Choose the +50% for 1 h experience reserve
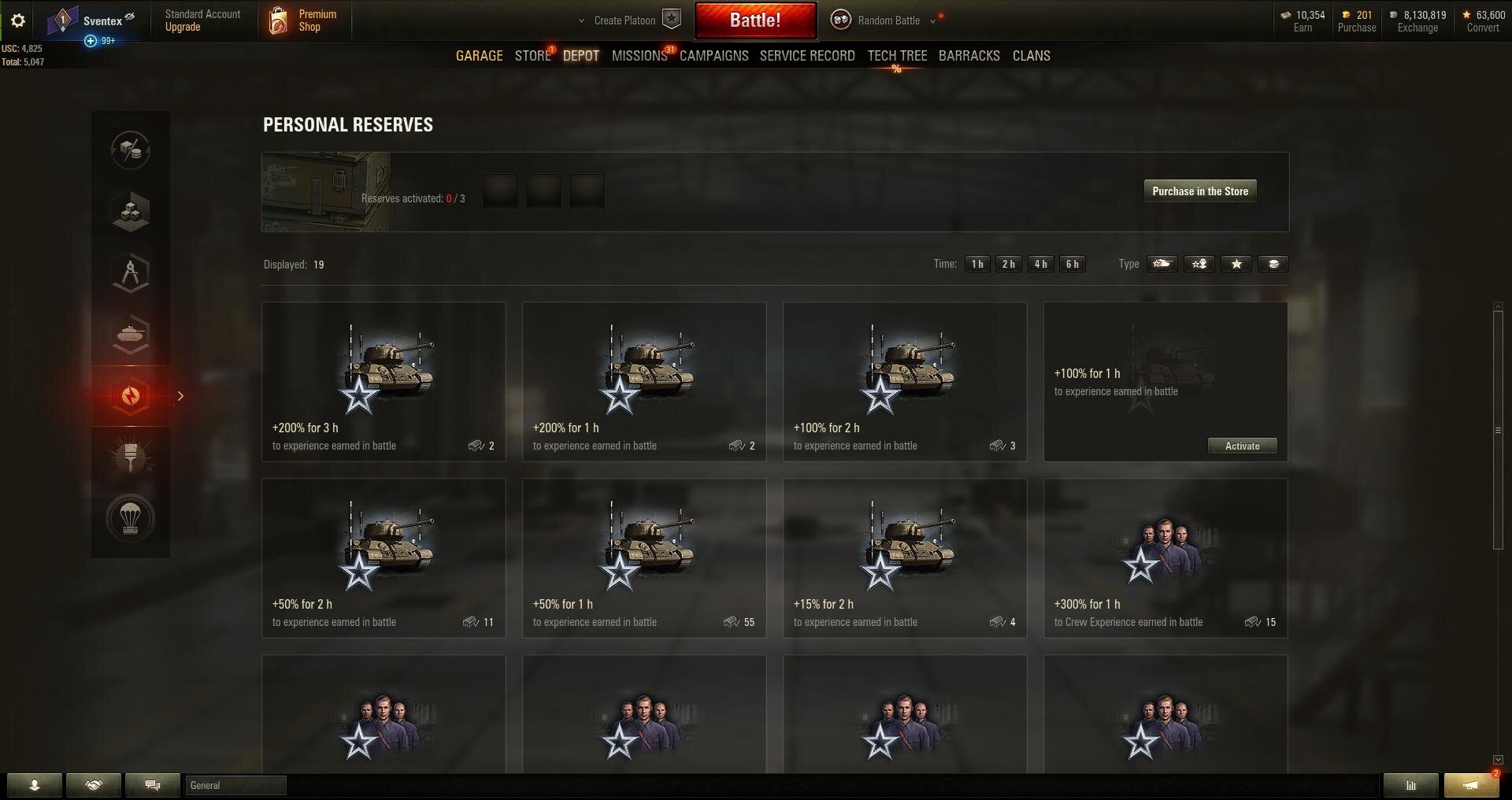Screen dimensions: 1512x800 tap(644, 558)
